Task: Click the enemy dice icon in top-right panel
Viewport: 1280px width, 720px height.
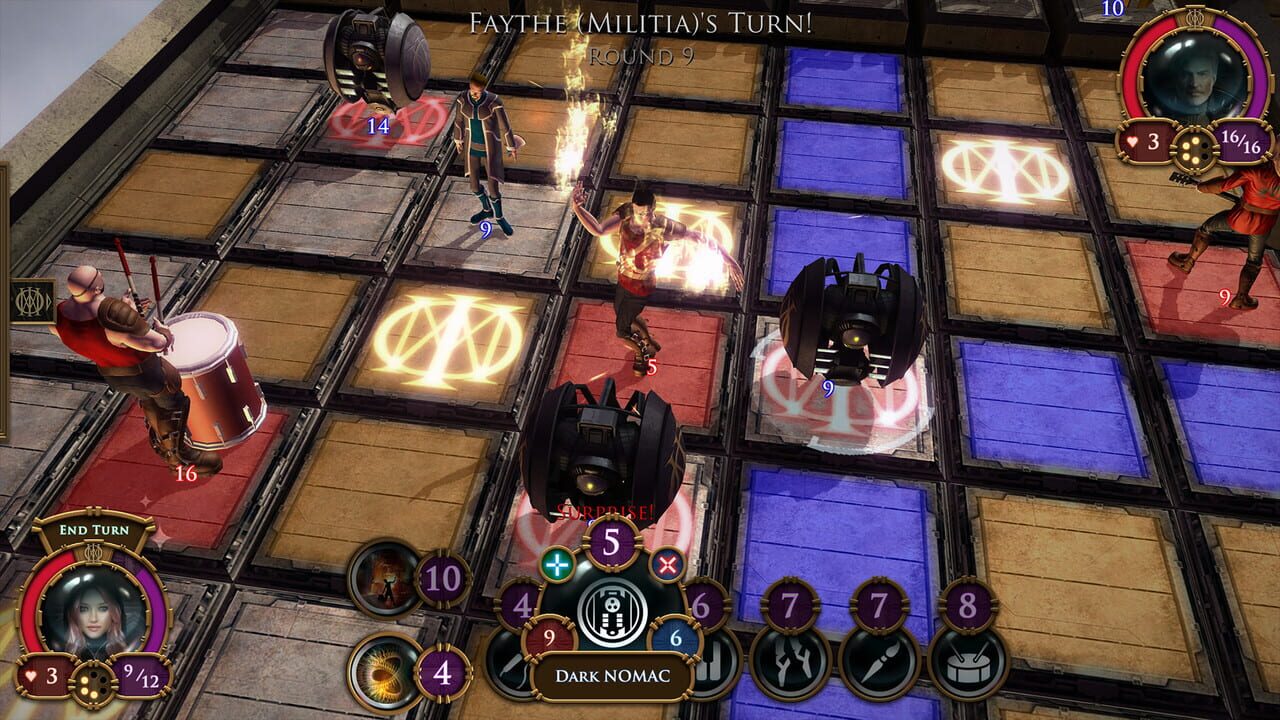Action: (1193, 147)
